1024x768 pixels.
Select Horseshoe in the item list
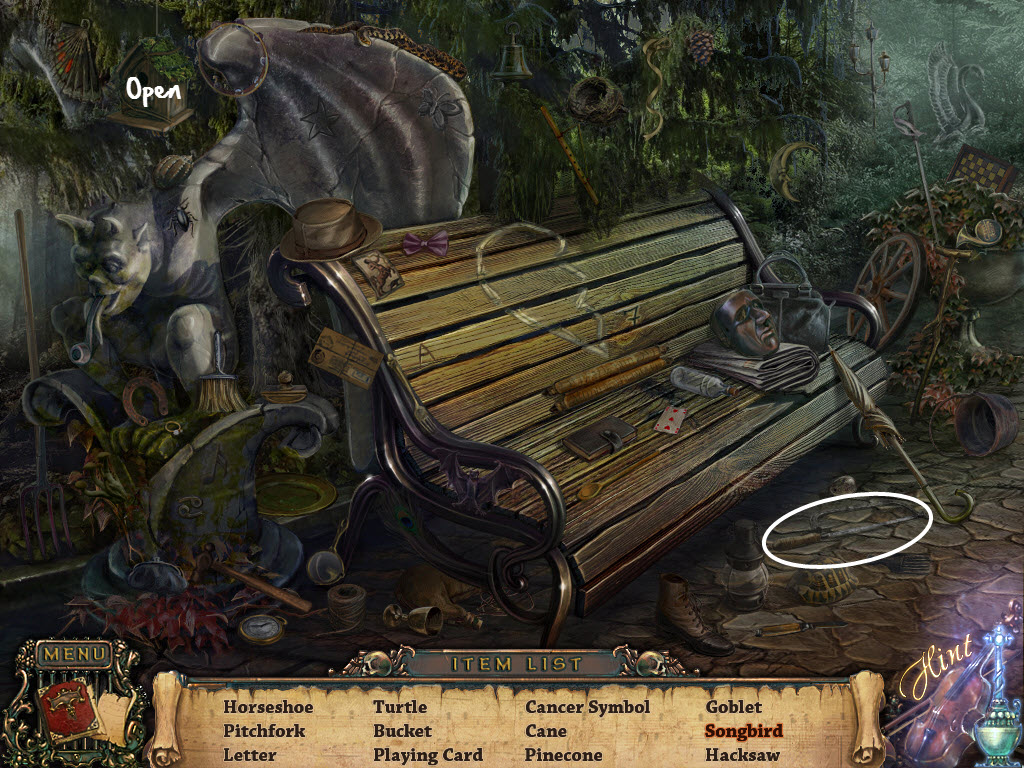pos(268,707)
